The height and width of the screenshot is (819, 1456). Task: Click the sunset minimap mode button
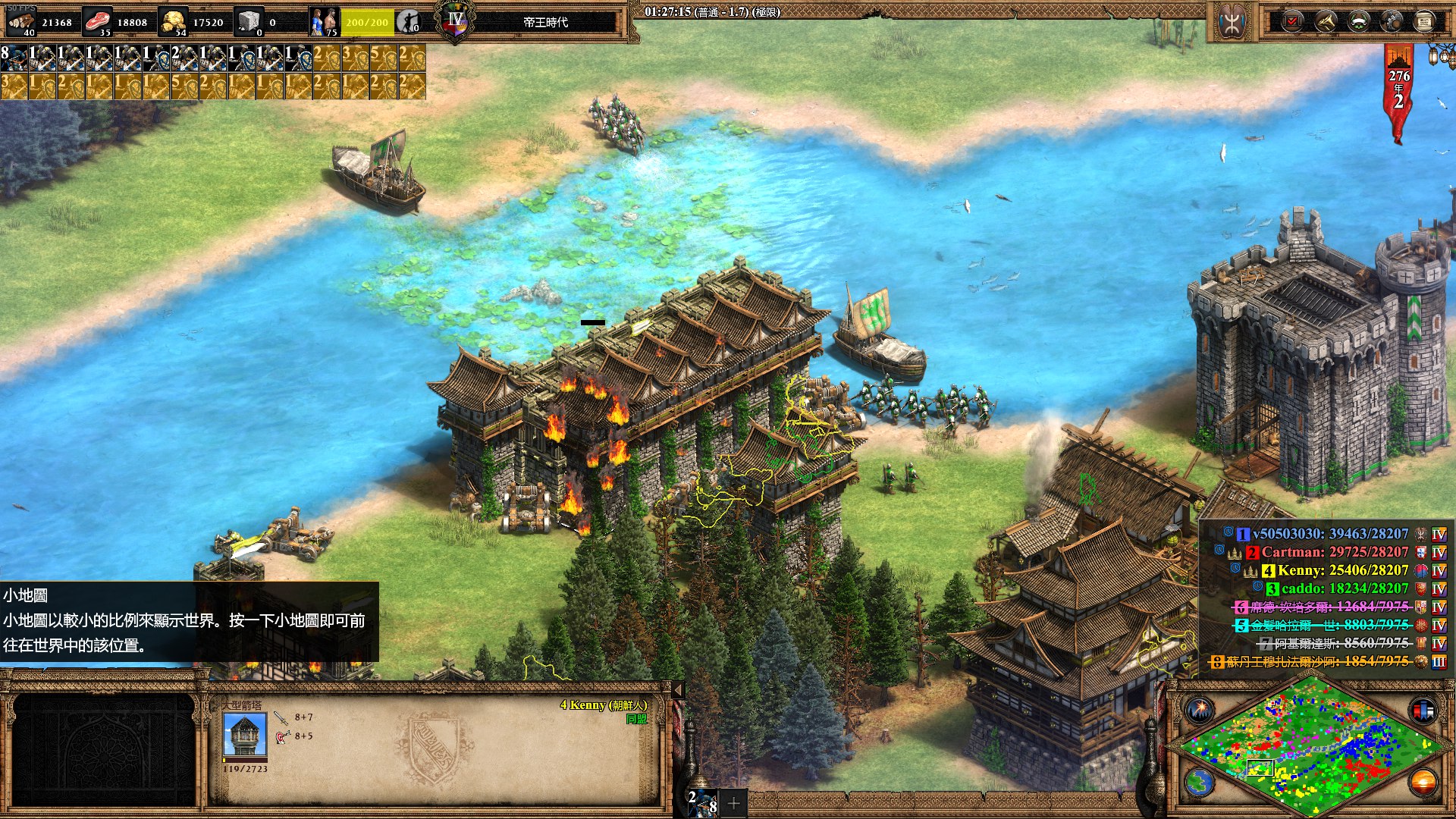[1423, 782]
